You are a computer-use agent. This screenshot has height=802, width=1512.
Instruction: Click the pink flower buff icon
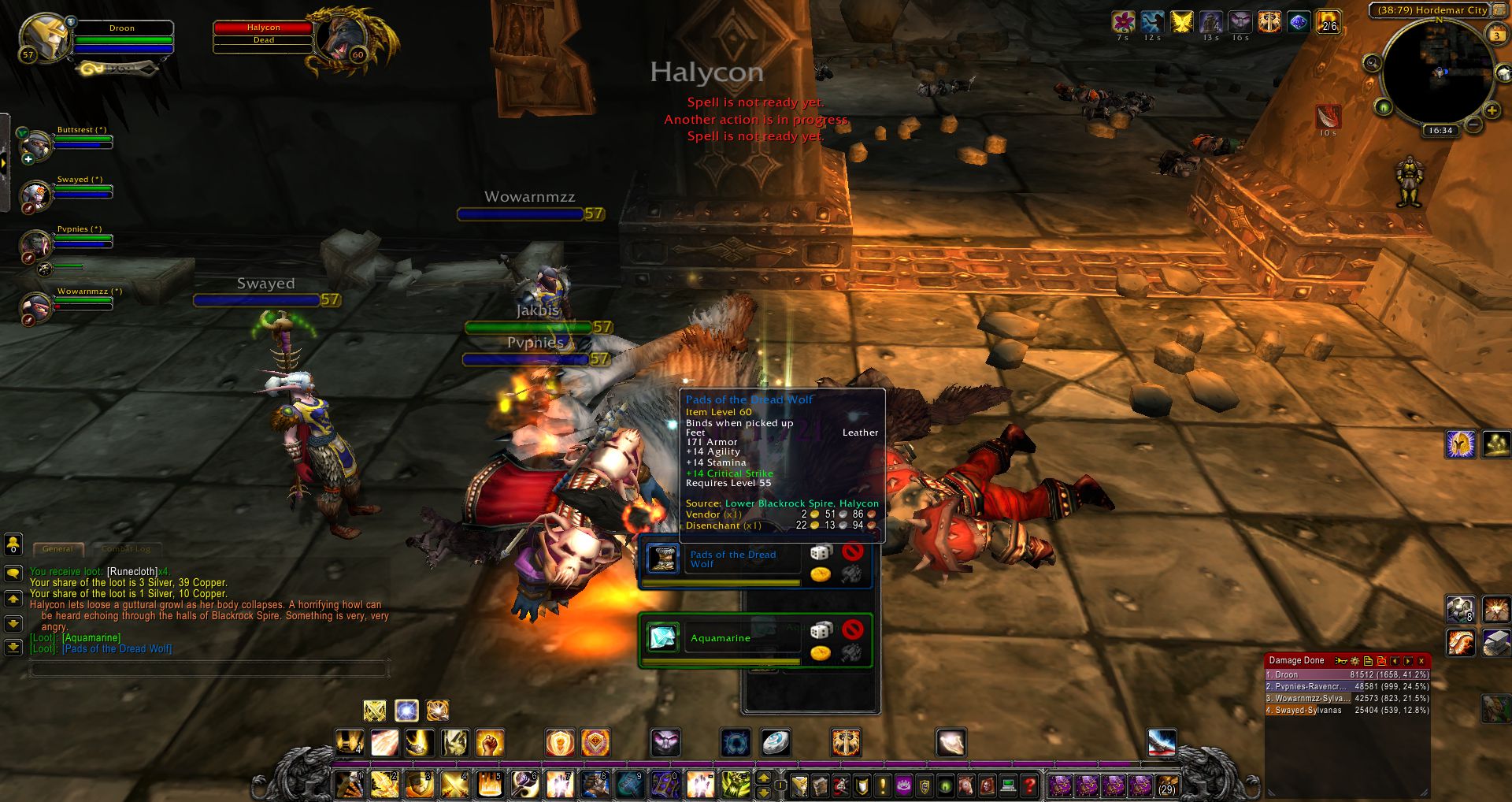(1123, 21)
